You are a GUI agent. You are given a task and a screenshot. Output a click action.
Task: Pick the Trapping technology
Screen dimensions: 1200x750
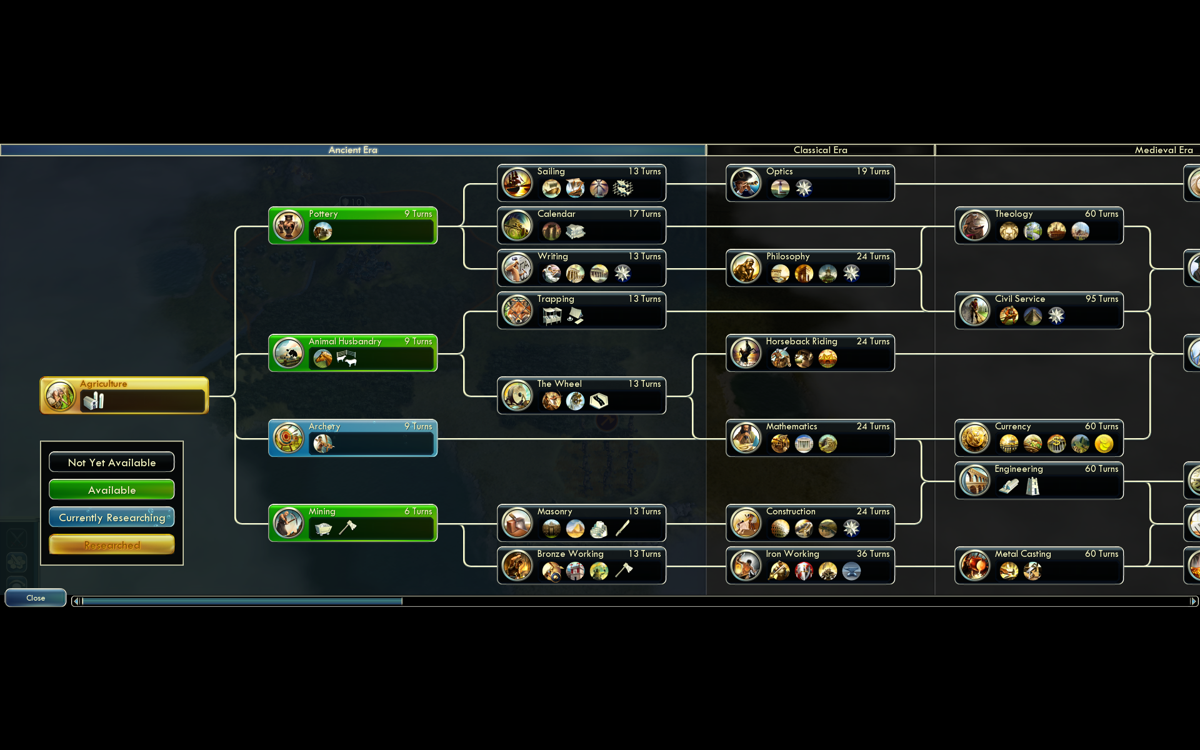(x=581, y=311)
